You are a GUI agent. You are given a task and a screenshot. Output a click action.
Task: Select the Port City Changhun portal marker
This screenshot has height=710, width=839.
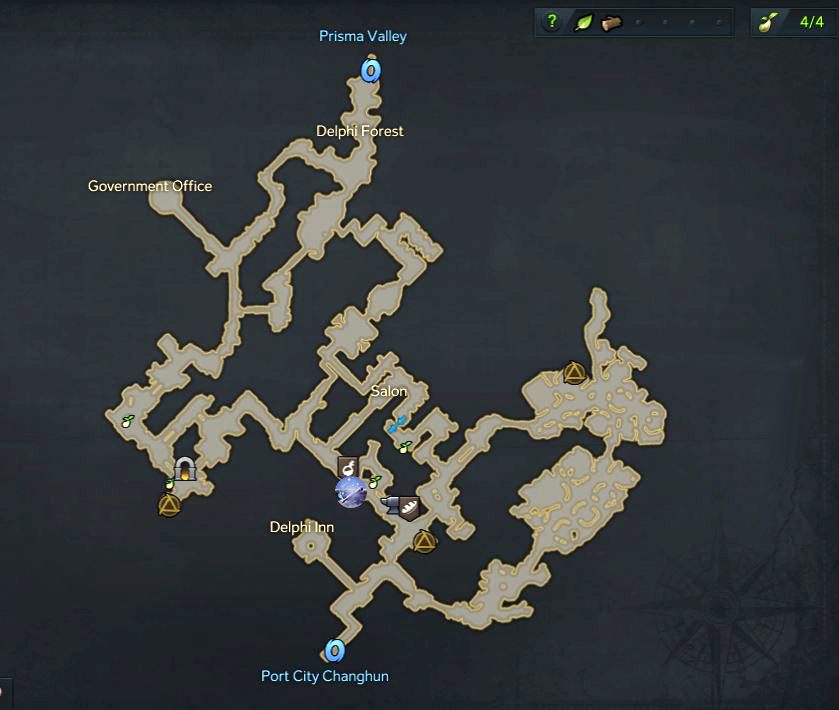coord(335,651)
